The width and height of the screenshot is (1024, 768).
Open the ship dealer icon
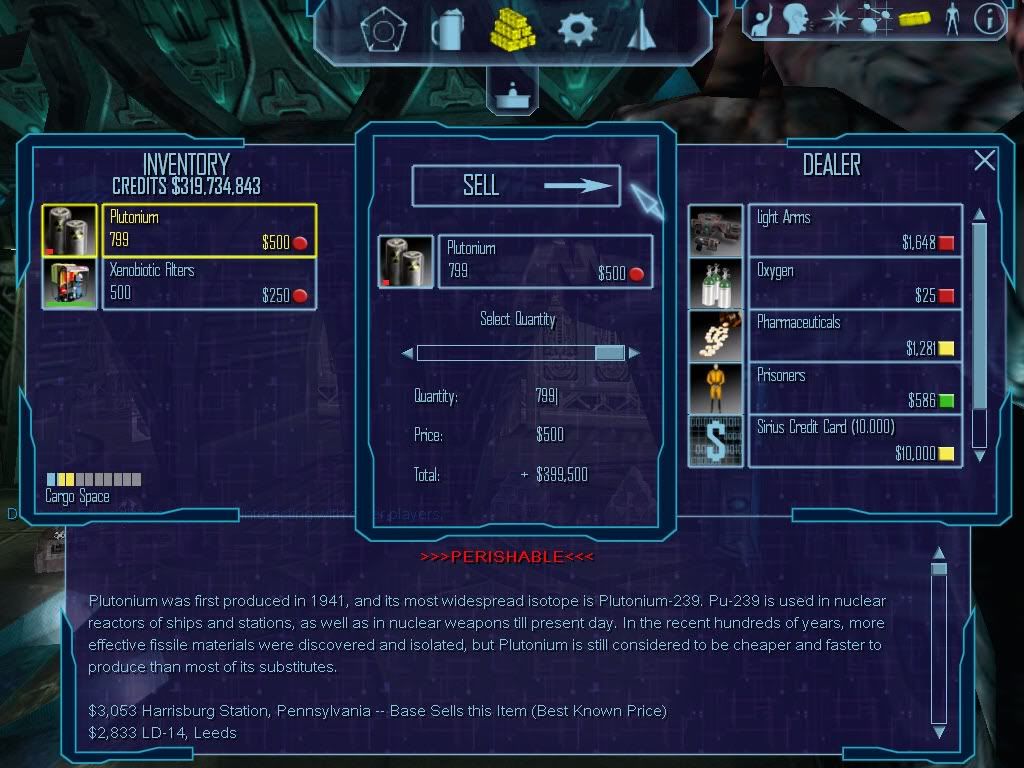tap(640, 30)
